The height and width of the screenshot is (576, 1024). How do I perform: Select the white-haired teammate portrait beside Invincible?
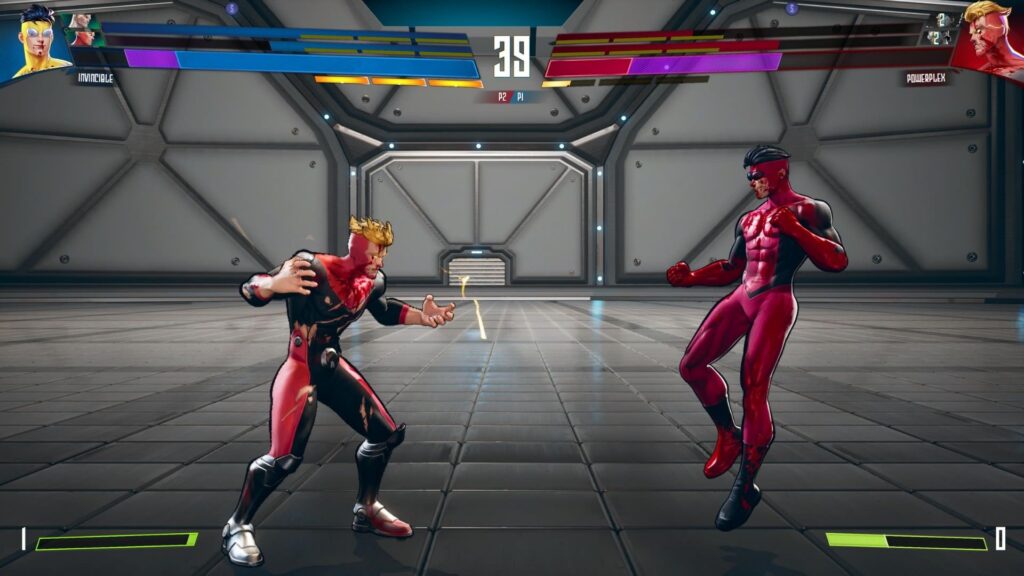click(81, 21)
